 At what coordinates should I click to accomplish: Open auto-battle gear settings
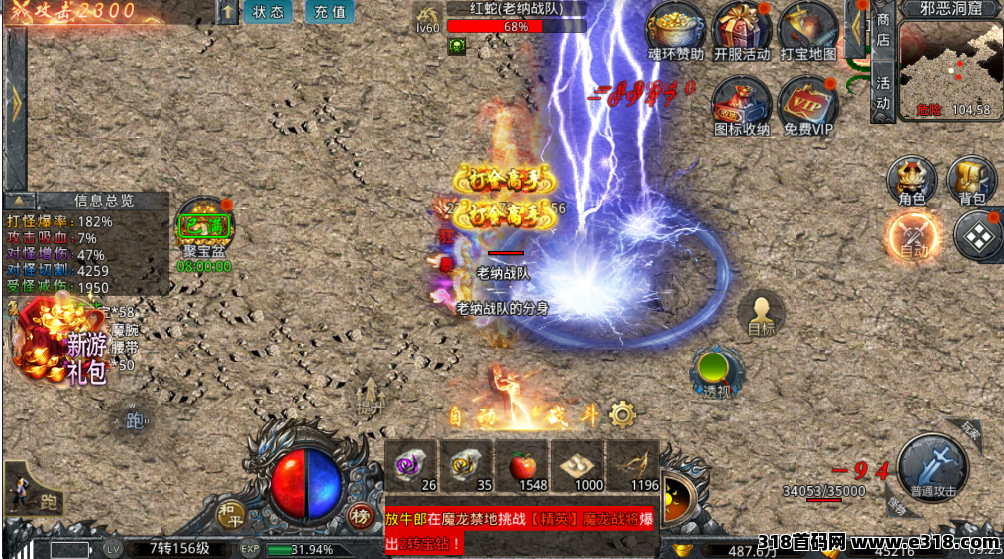coord(623,413)
